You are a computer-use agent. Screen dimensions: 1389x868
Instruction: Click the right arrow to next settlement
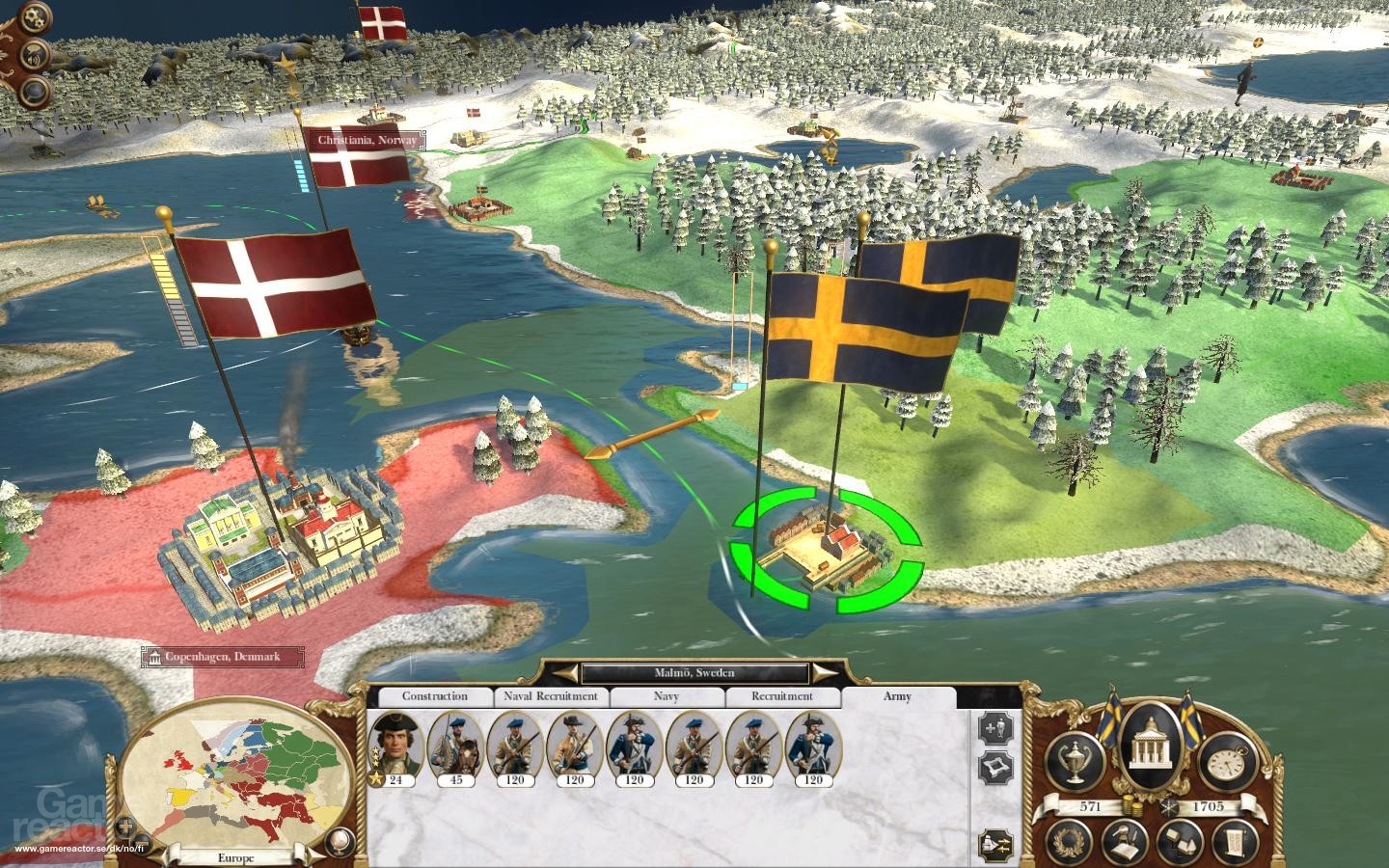pyautogui.click(x=819, y=673)
